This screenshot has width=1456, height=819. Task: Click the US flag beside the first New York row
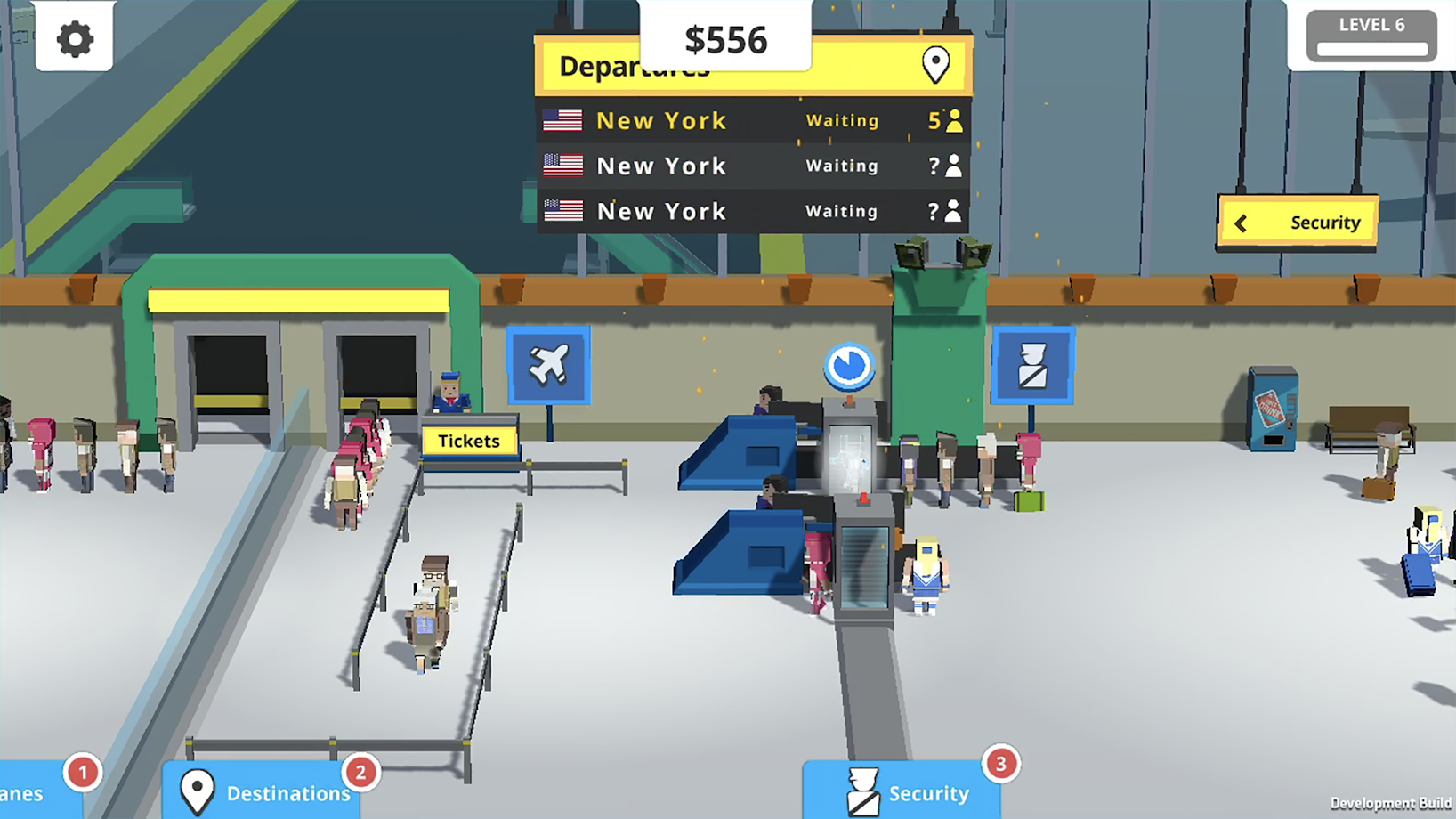point(561,119)
